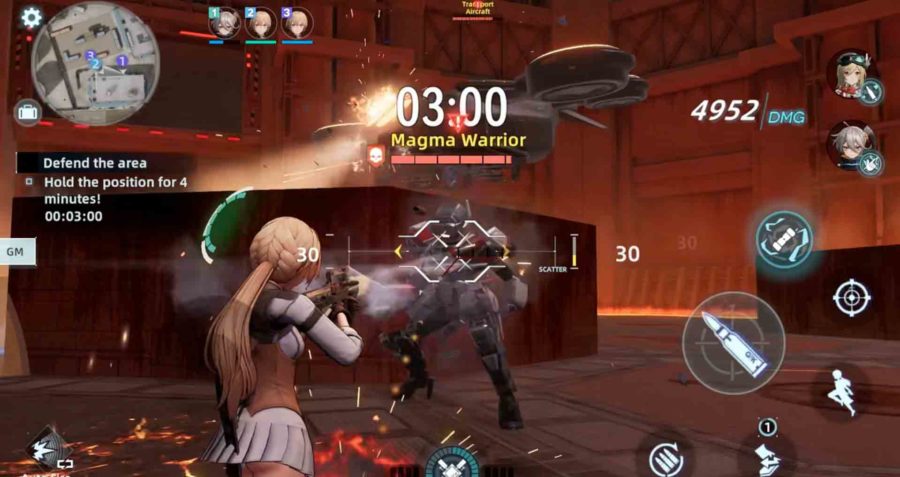The image size is (900, 477).
Task: Select squad member 3 portrait
Action: (x=296, y=23)
